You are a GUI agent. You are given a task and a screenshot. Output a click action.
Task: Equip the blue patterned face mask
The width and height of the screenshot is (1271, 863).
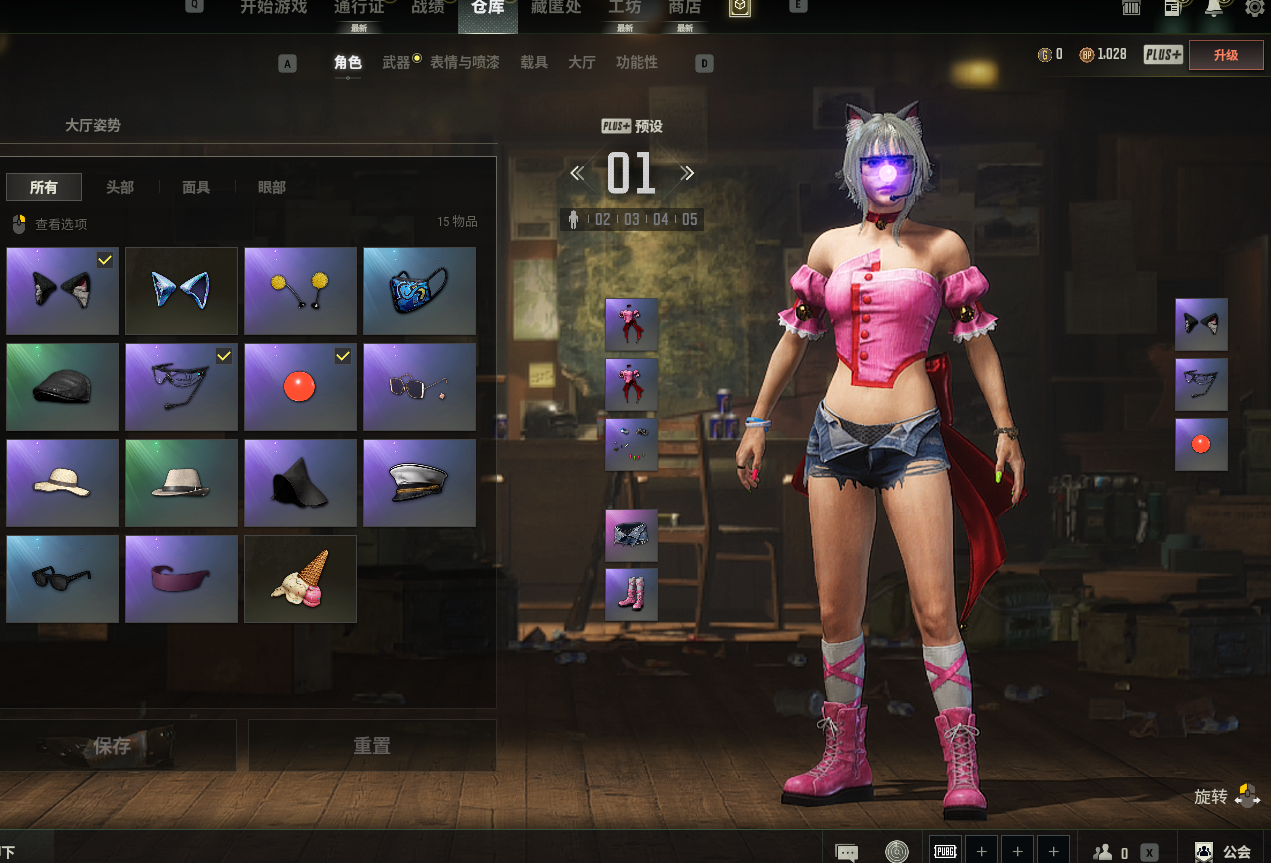pyautogui.click(x=419, y=291)
